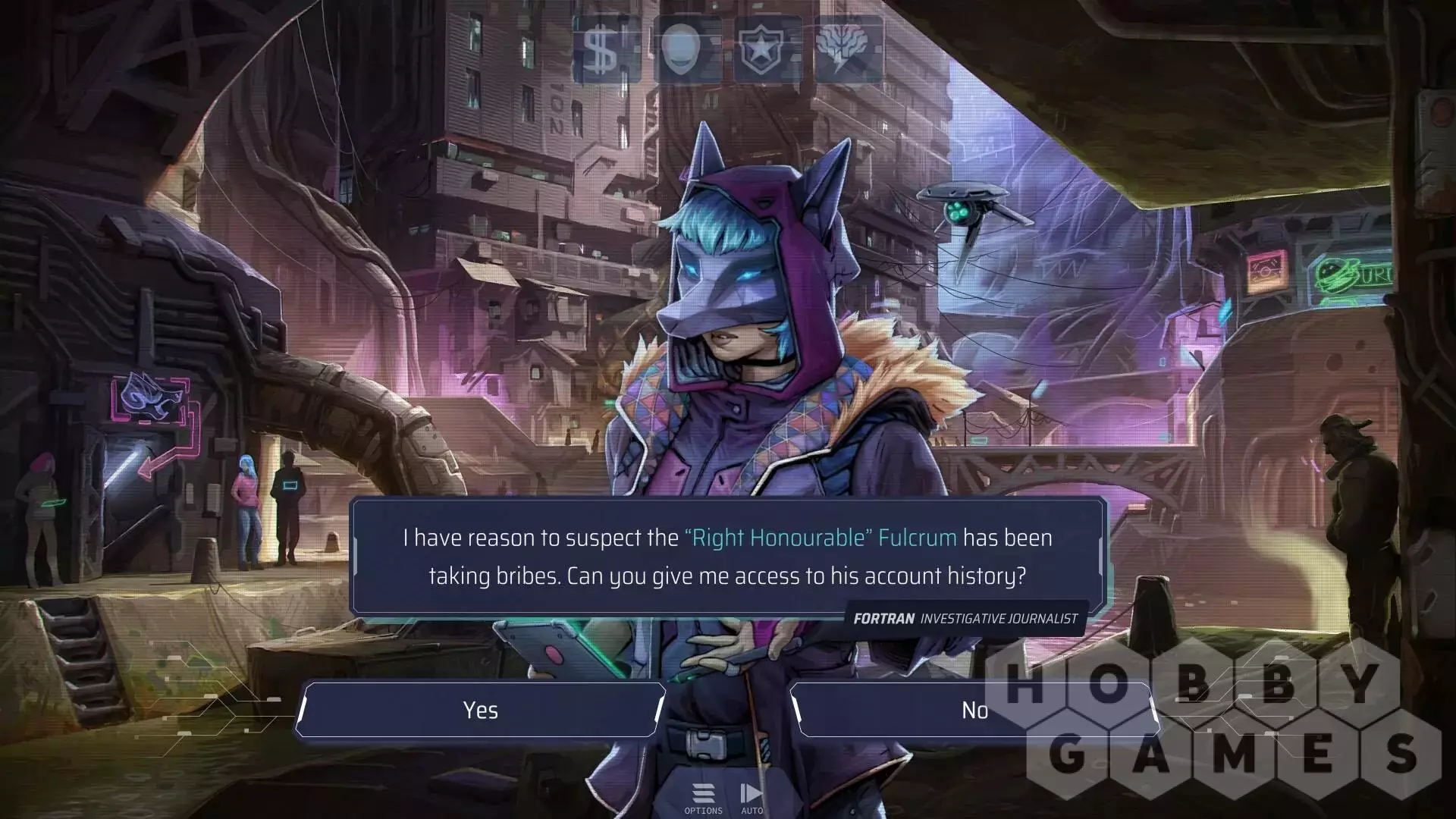Choose the No reply option

(x=974, y=710)
